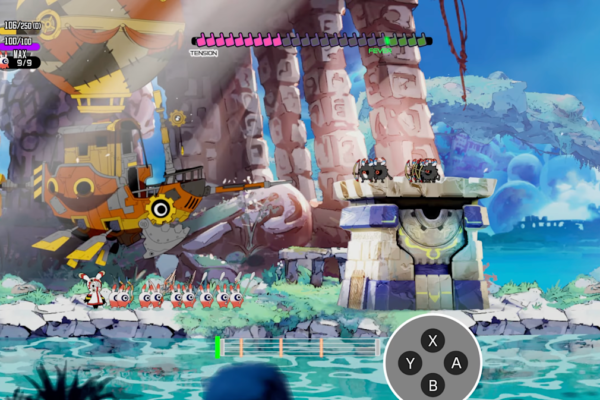Image resolution: width=600 pixels, height=400 pixels.
Task: Tap the X button on the virtual gamepad
Action: click(x=433, y=340)
